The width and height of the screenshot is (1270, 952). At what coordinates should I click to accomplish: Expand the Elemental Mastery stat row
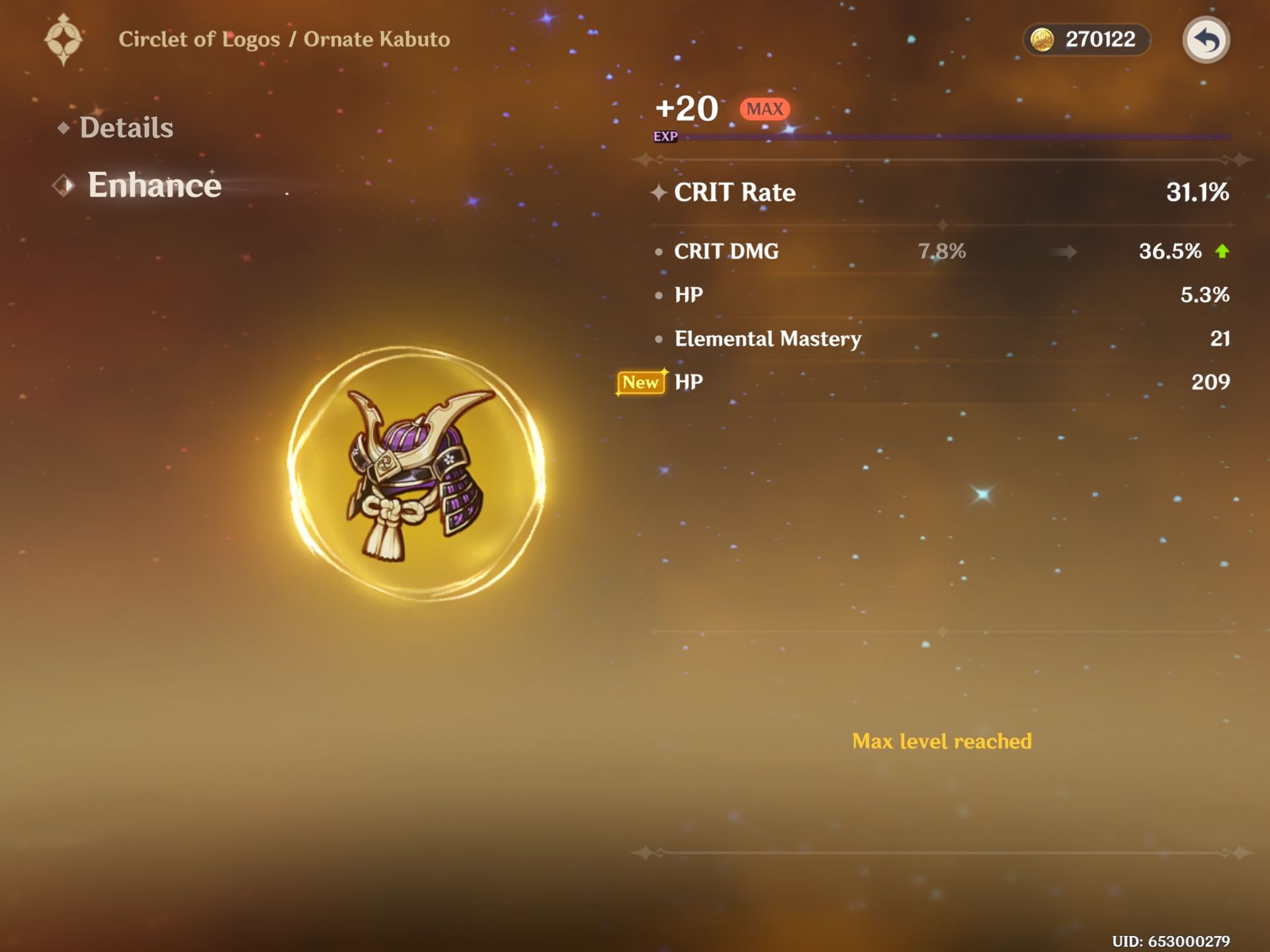pos(926,339)
